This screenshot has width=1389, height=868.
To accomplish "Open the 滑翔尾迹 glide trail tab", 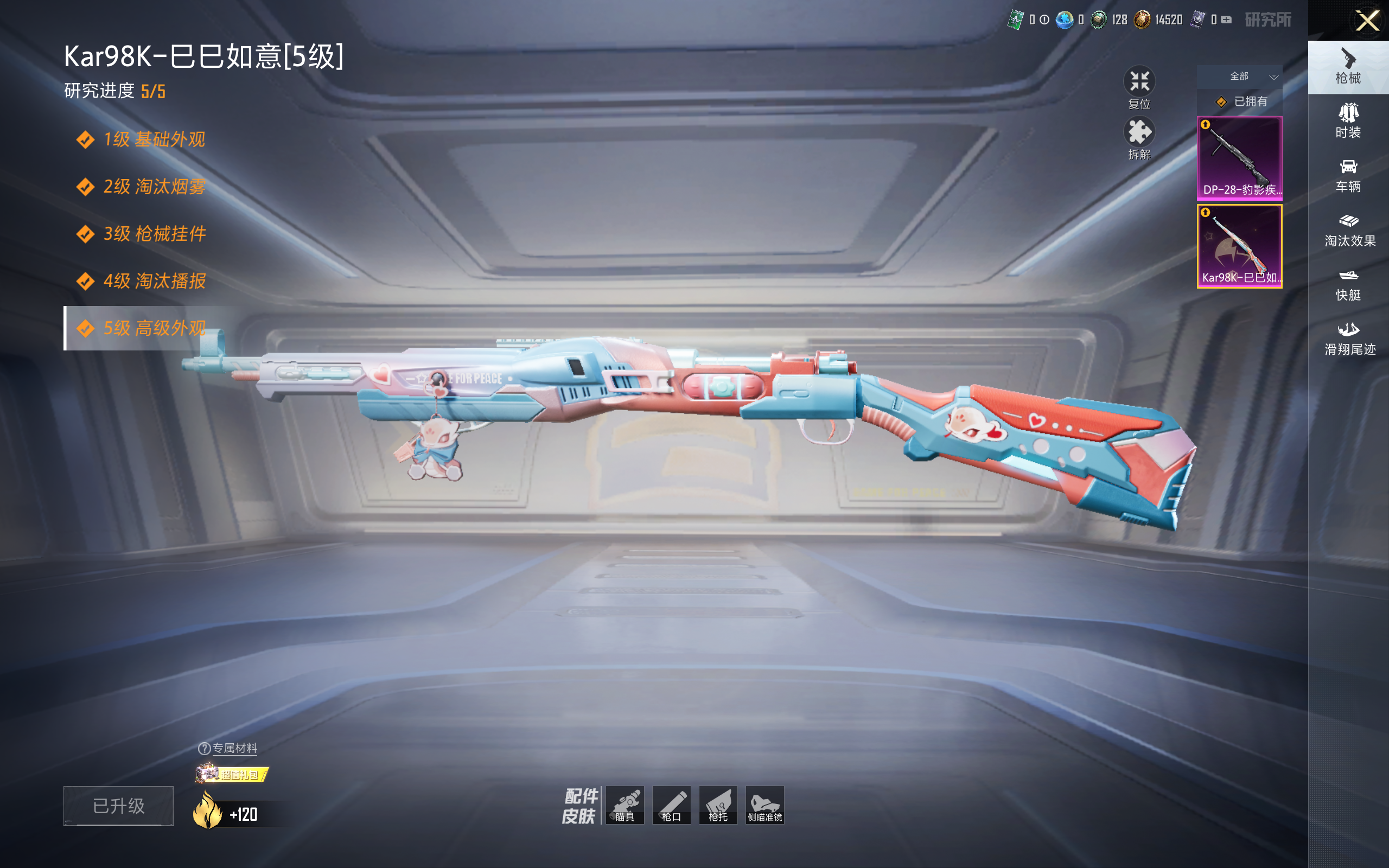I will [x=1349, y=339].
